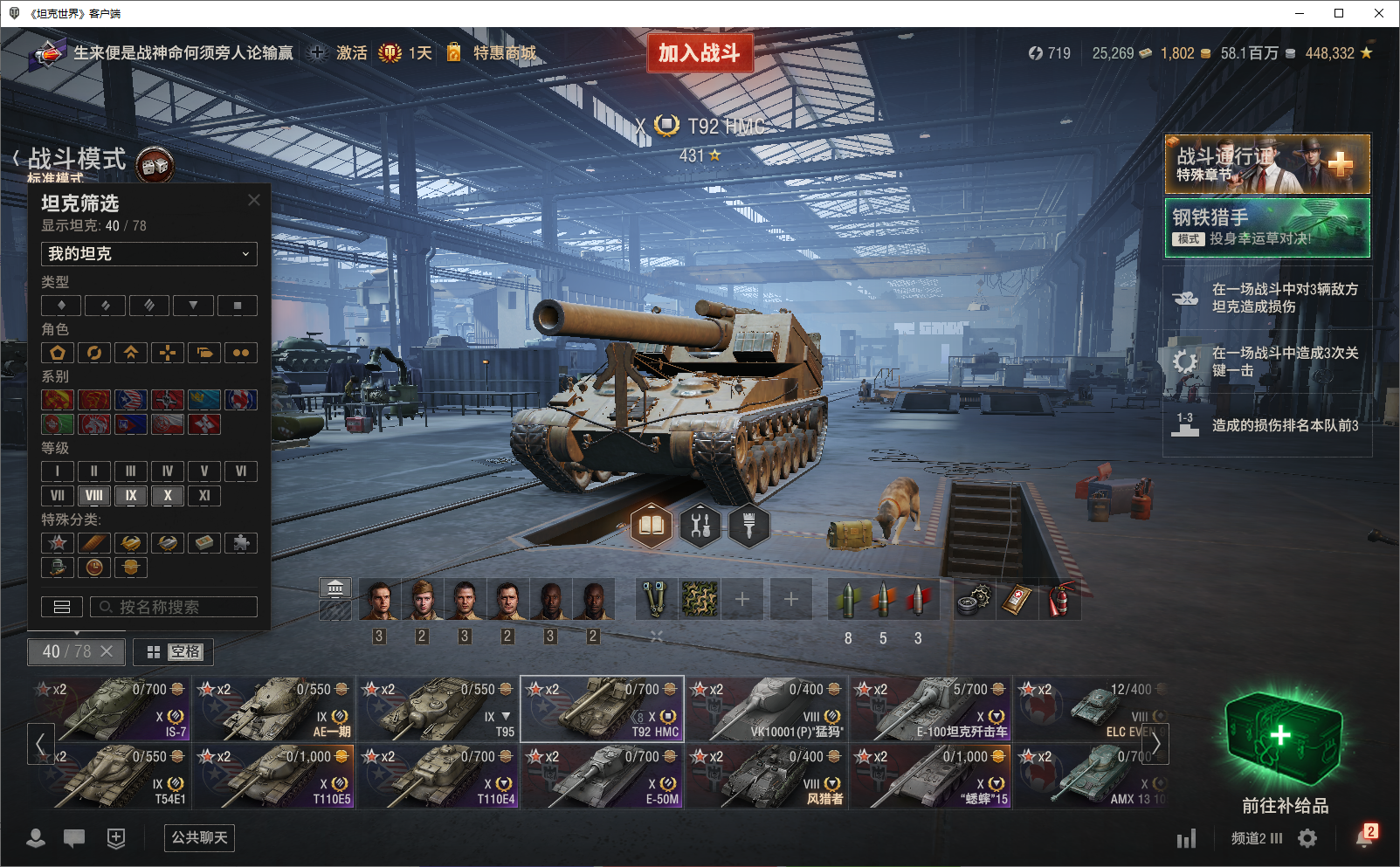This screenshot has height=867, width=1400.
Task: Open the 战斗模式 battle mode selector
Action: (77, 160)
